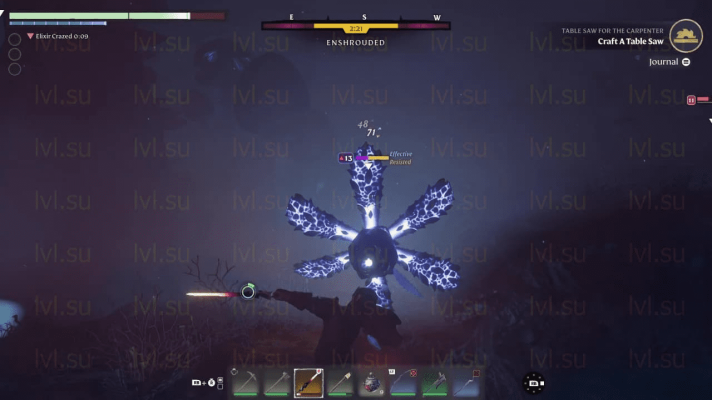
Task: Open the Craft A Table Saw quest tracker
Action: click(x=631, y=42)
